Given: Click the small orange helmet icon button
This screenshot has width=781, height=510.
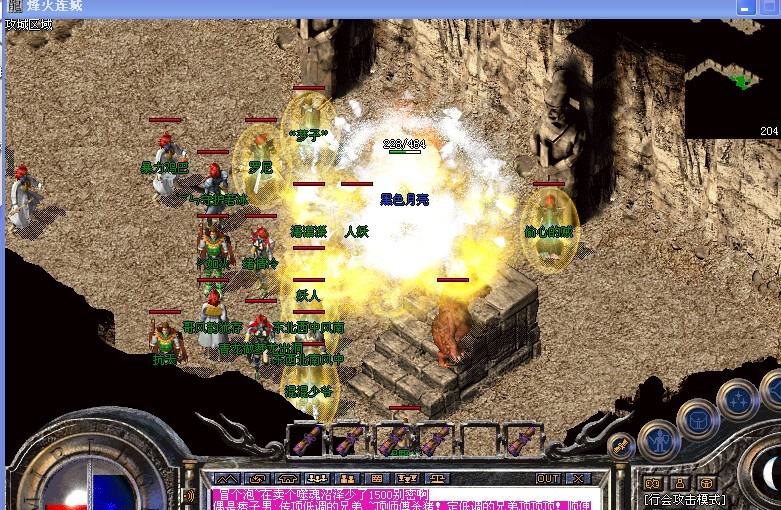Looking at the screenshot, I should 706,483.
